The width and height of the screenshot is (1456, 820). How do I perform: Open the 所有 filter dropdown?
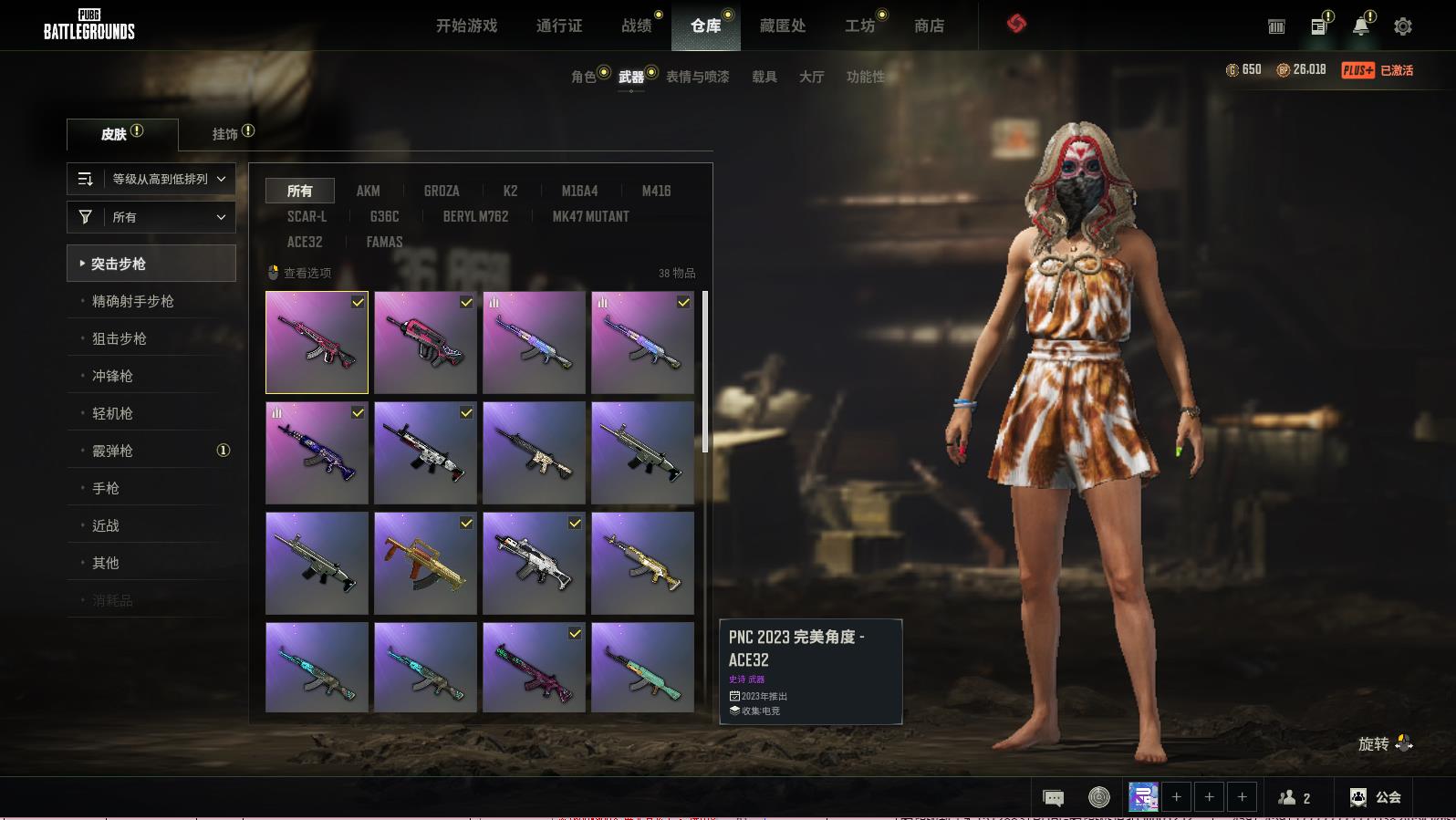point(151,217)
